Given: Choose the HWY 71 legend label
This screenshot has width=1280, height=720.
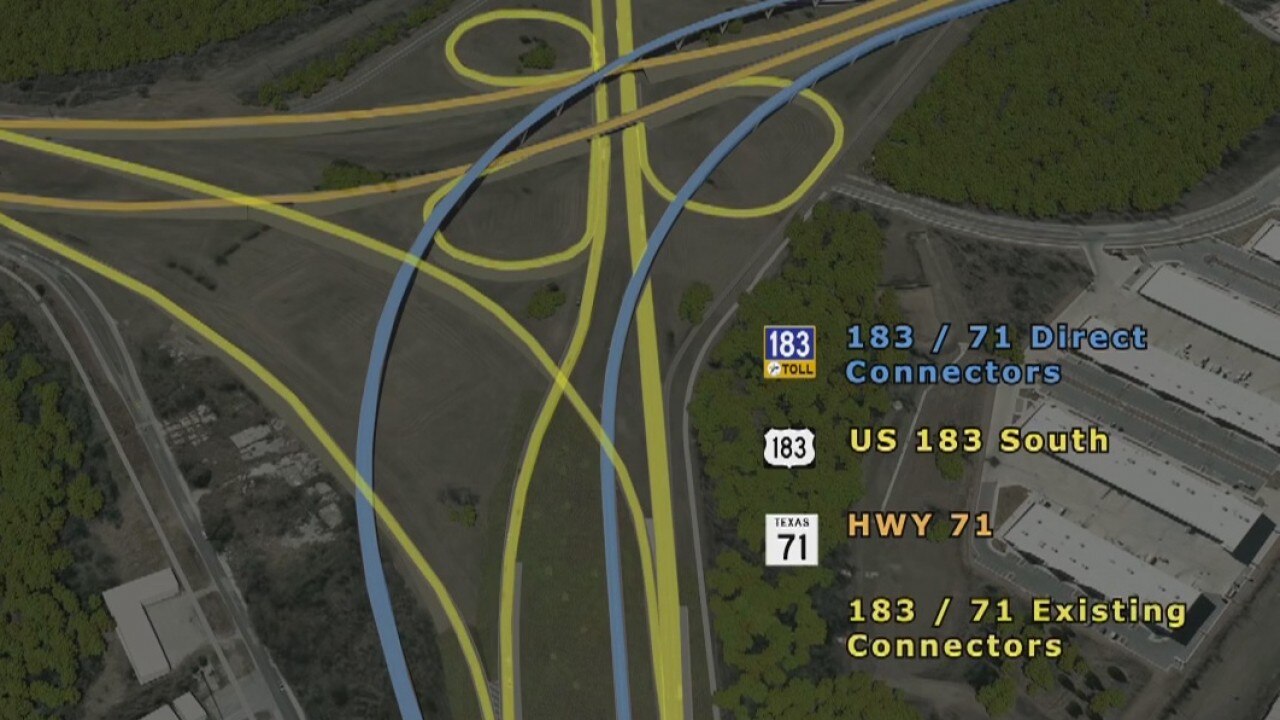Looking at the screenshot, I should 920,526.
